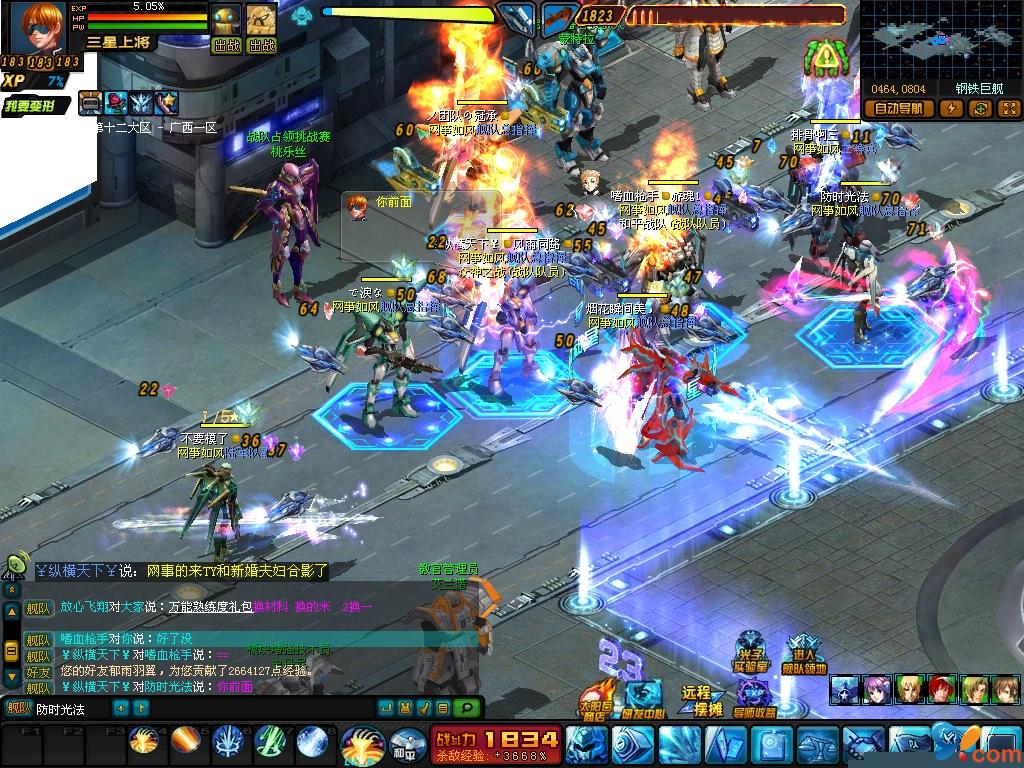Expand the minimap with the fullscreen button
Viewport: 1024px width, 768px height.
tap(1008, 109)
